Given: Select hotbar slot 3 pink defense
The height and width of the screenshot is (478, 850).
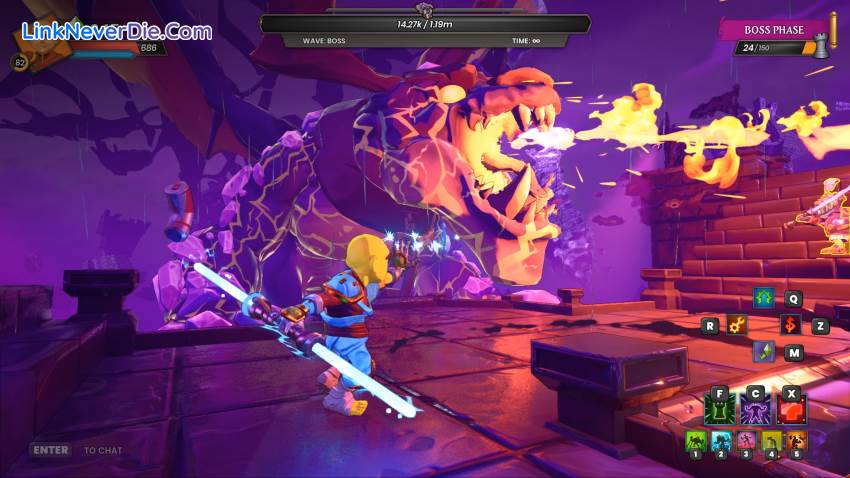Looking at the screenshot, I should 746,440.
